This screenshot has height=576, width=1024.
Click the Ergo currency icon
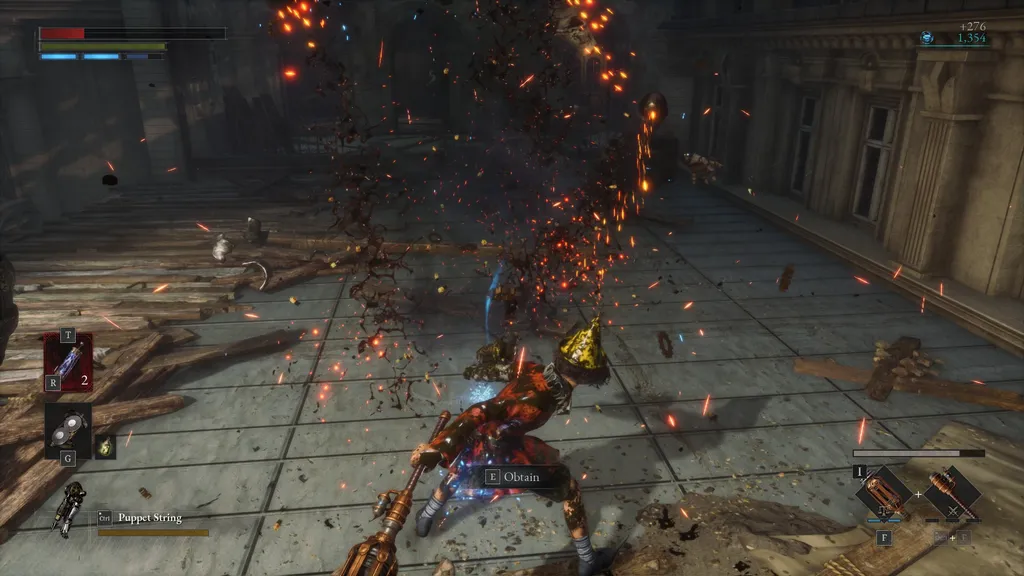pyautogui.click(x=927, y=38)
